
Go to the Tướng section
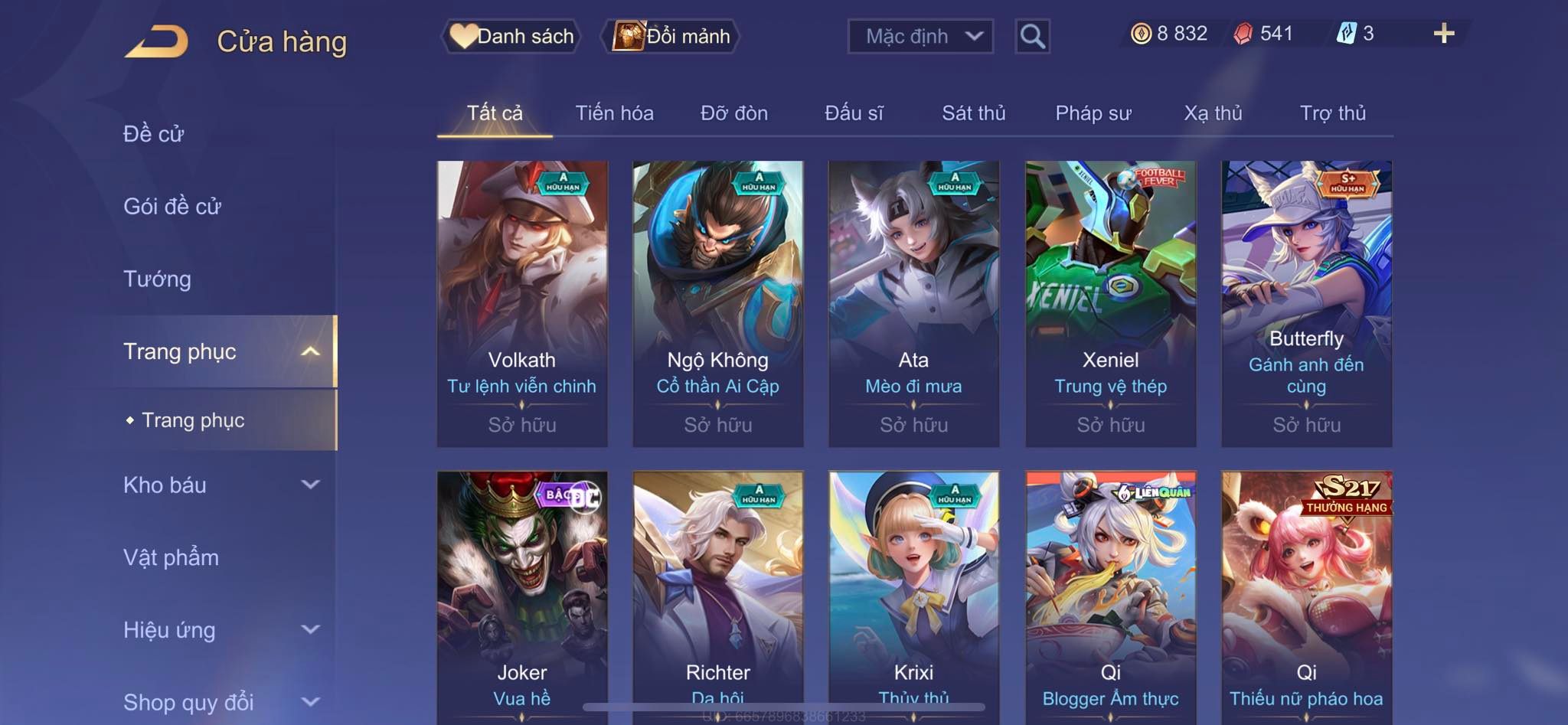(x=157, y=279)
